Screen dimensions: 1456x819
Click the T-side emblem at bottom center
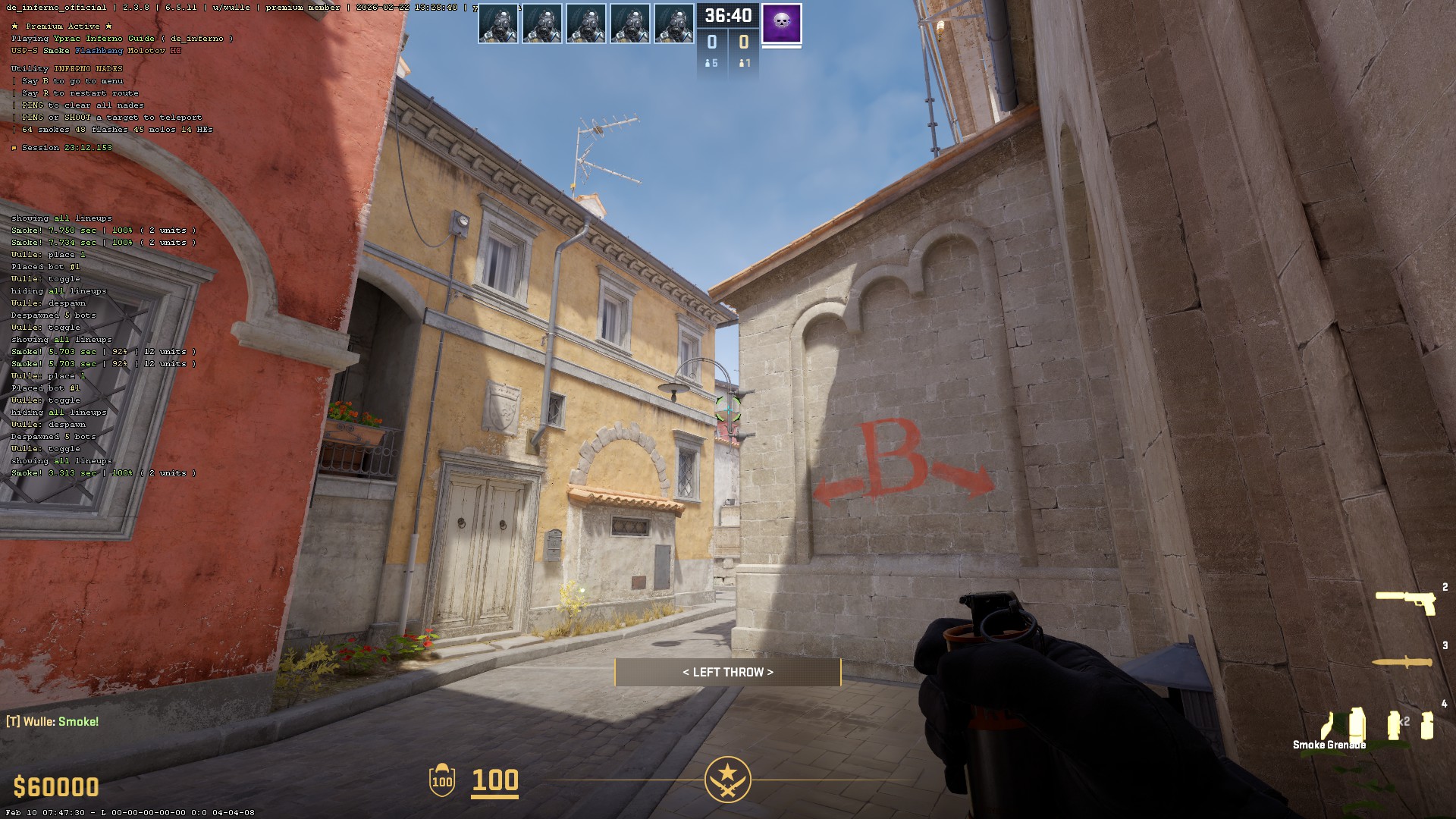tap(728, 778)
